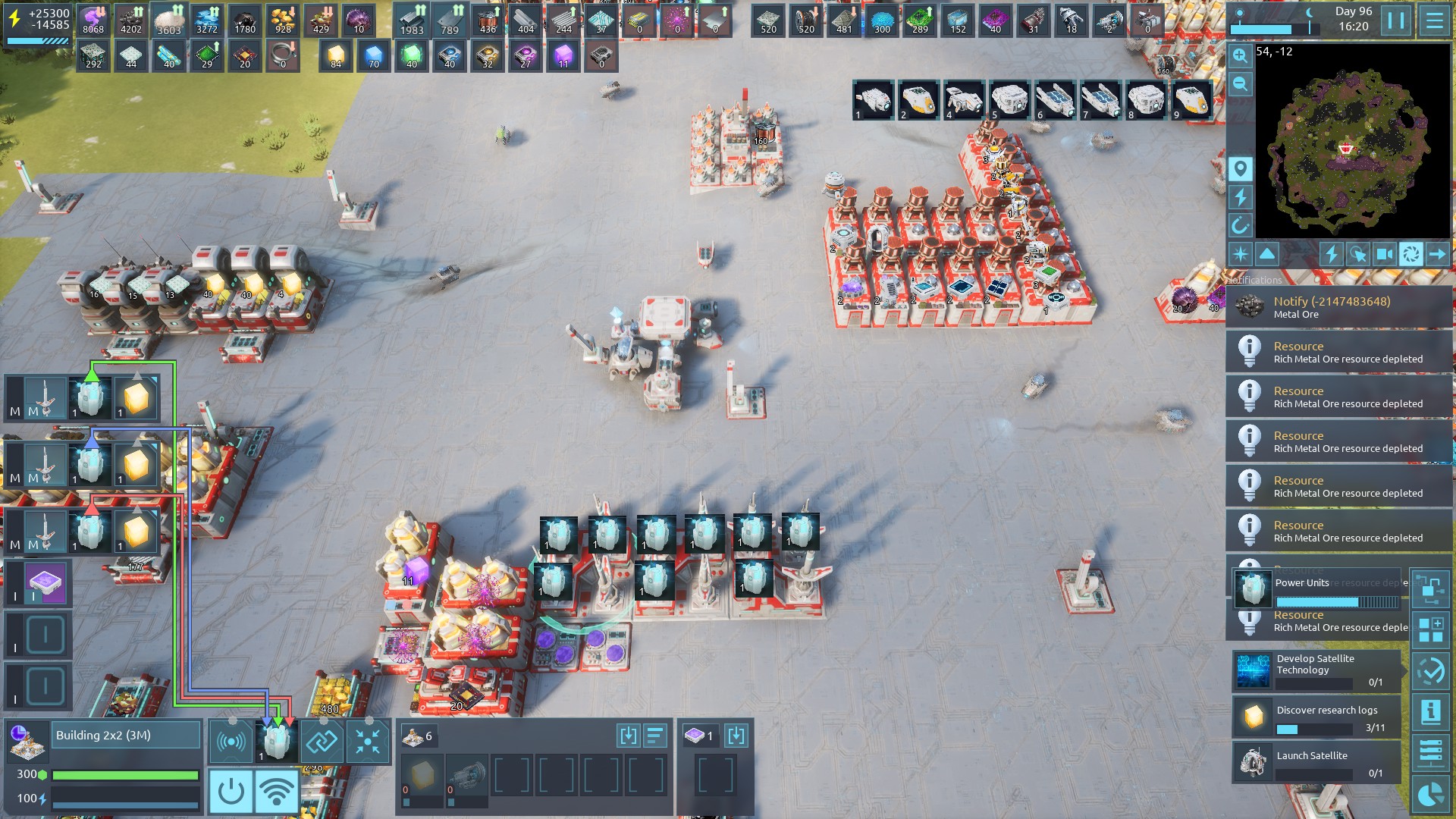Zoom out on the minimap
1456x819 pixels.
click(x=1240, y=83)
